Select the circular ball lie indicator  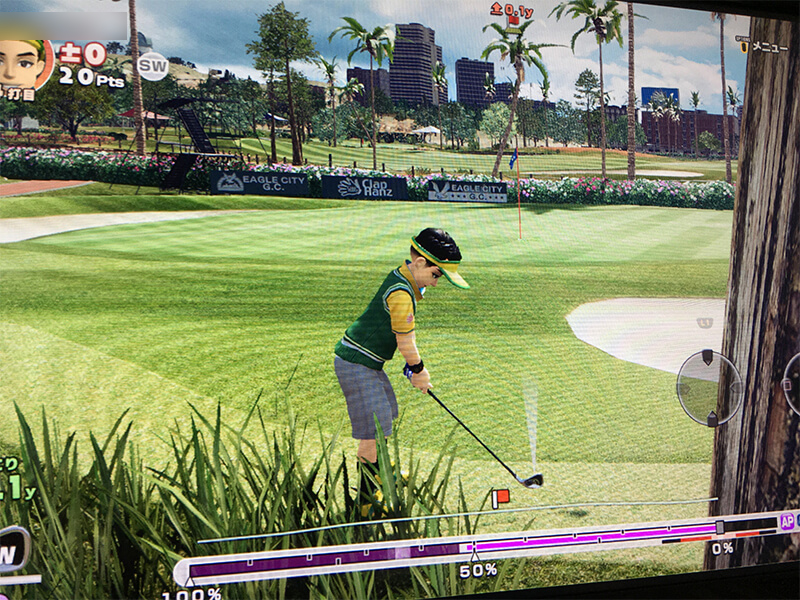point(709,387)
